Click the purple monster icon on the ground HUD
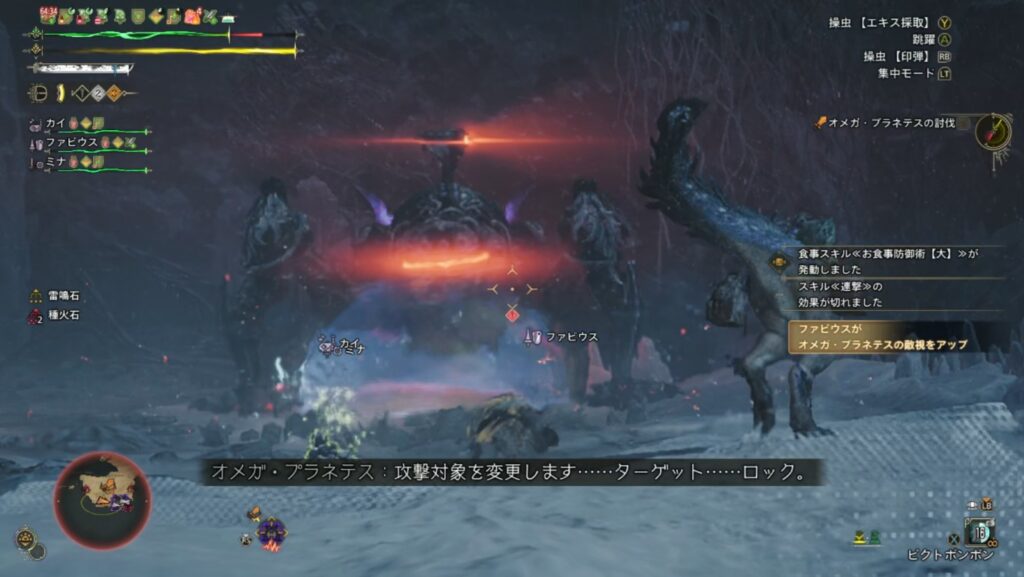 pyautogui.click(x=270, y=530)
